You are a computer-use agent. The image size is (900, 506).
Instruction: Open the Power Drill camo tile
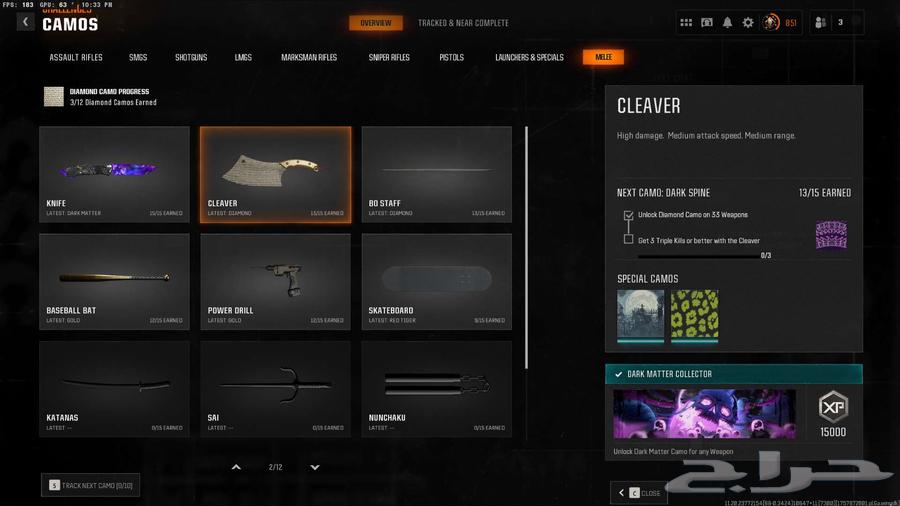(x=275, y=281)
